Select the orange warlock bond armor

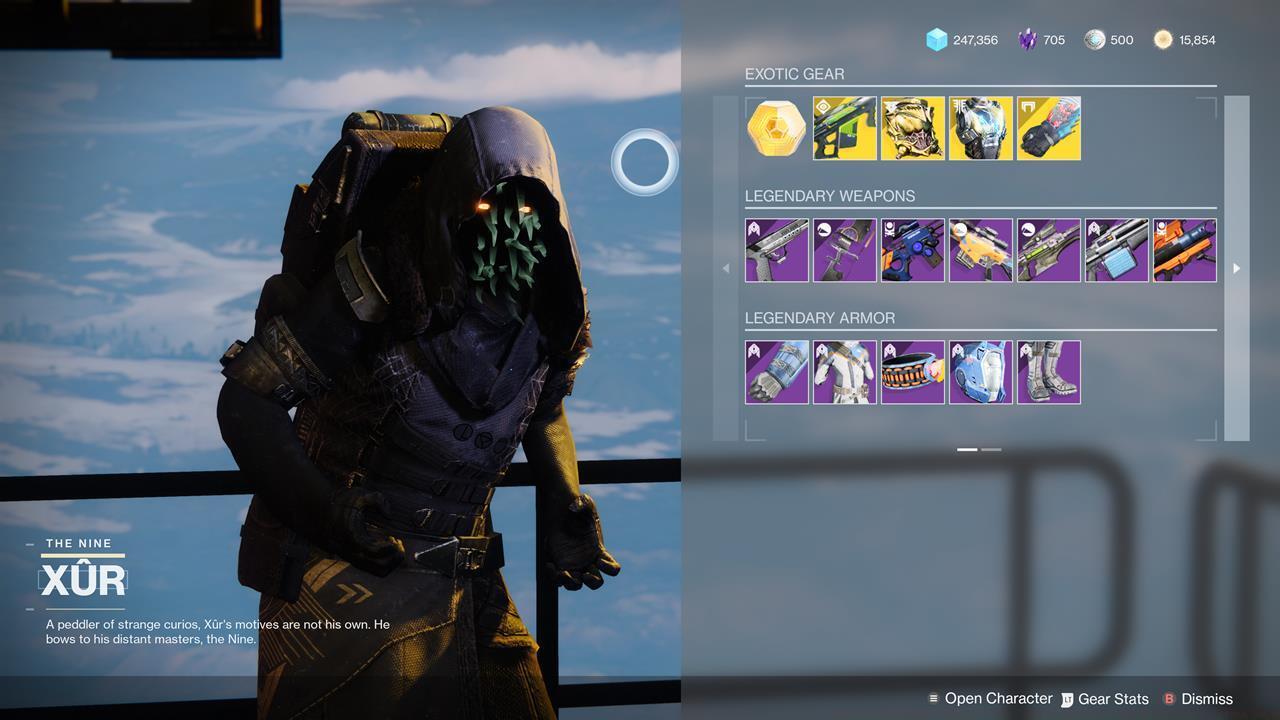click(x=913, y=372)
